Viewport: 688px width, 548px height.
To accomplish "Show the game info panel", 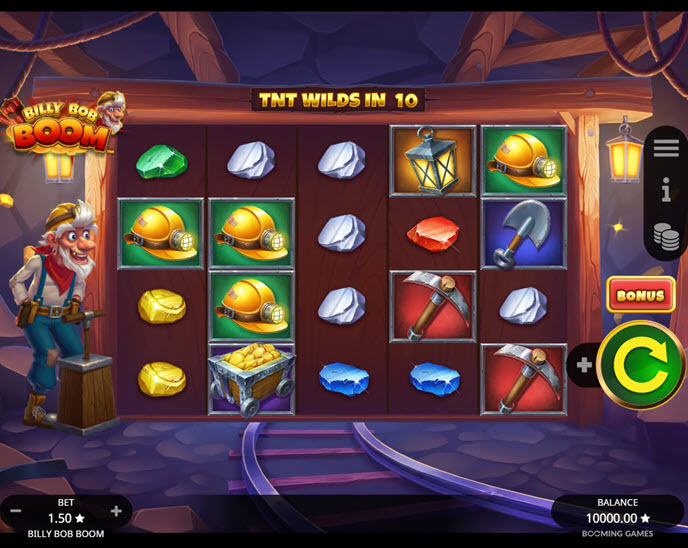I will point(666,192).
